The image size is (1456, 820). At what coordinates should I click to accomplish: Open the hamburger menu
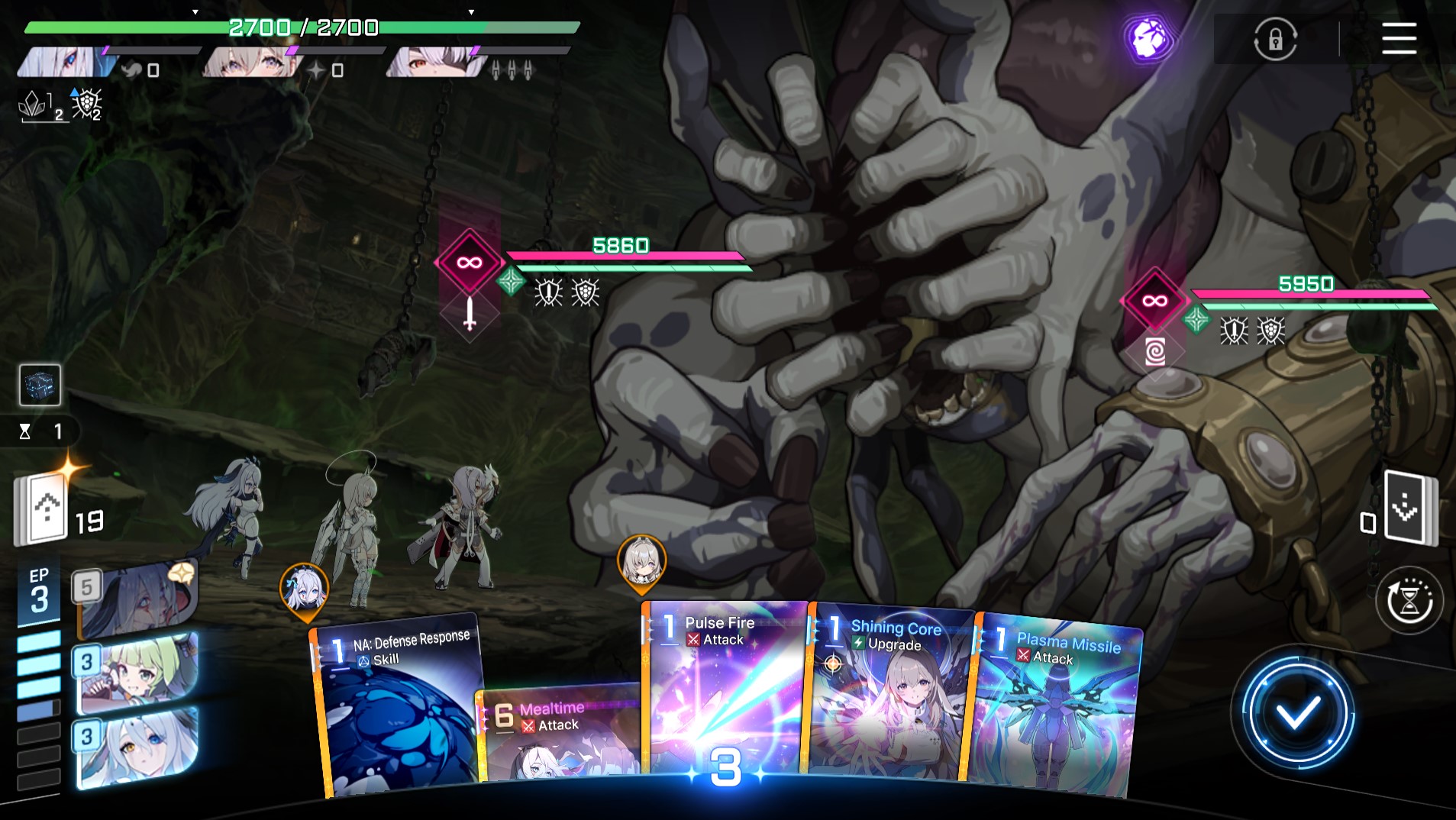(x=1399, y=38)
